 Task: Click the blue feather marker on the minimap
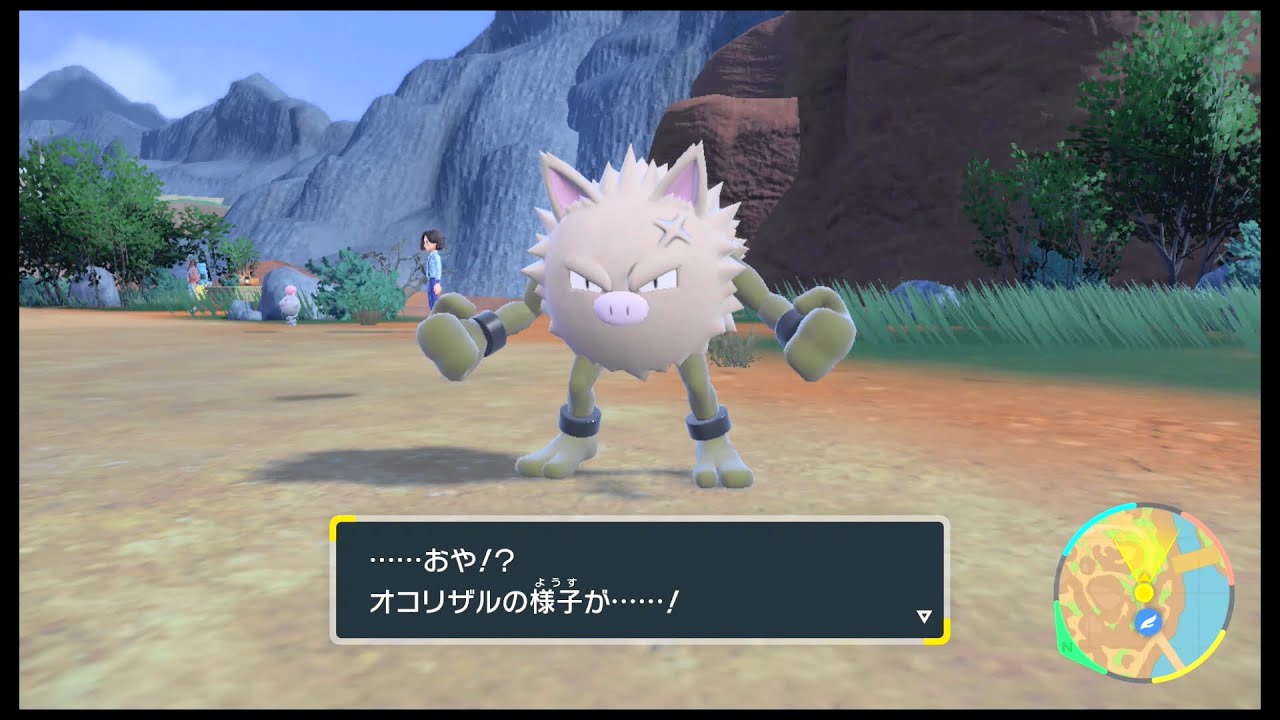(x=1147, y=621)
